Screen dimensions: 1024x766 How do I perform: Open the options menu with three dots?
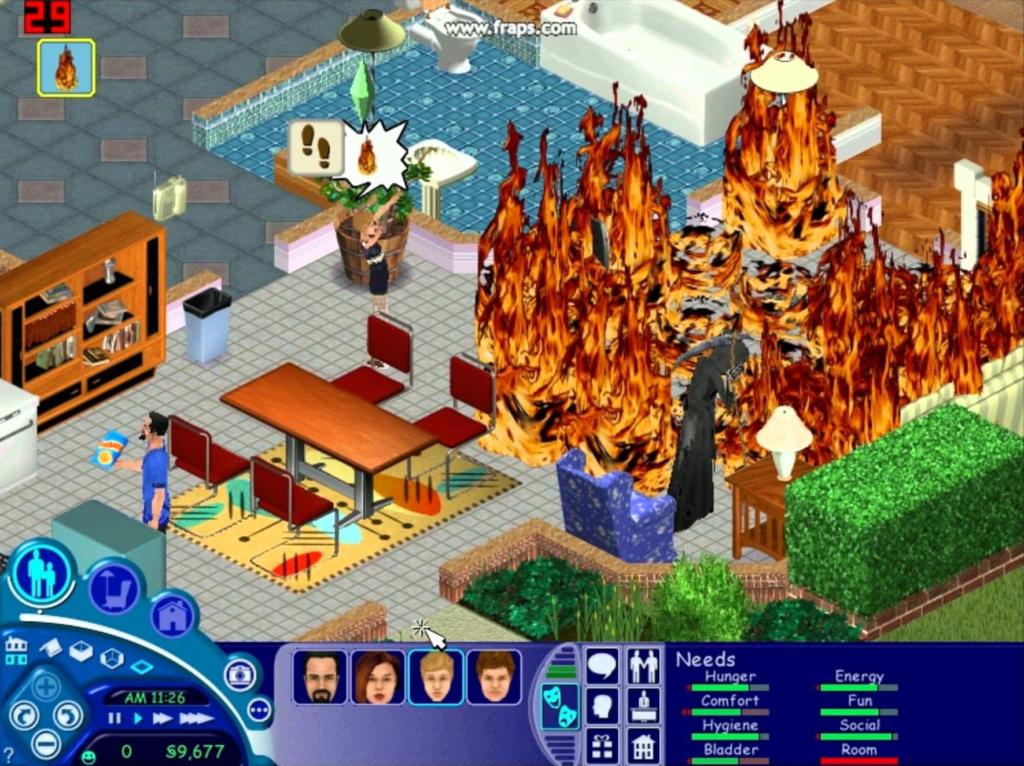tap(258, 710)
